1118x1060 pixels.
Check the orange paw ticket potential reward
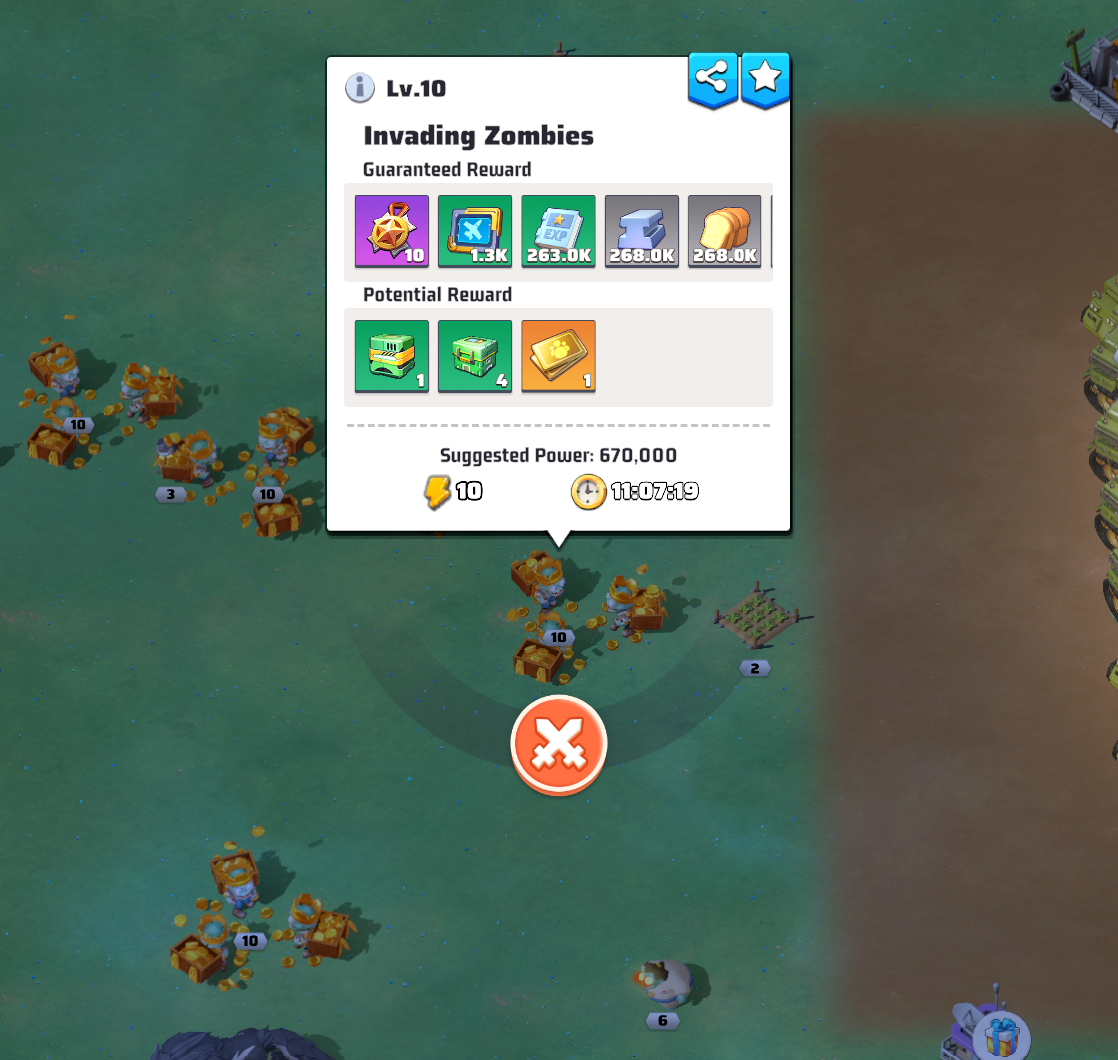pos(558,357)
